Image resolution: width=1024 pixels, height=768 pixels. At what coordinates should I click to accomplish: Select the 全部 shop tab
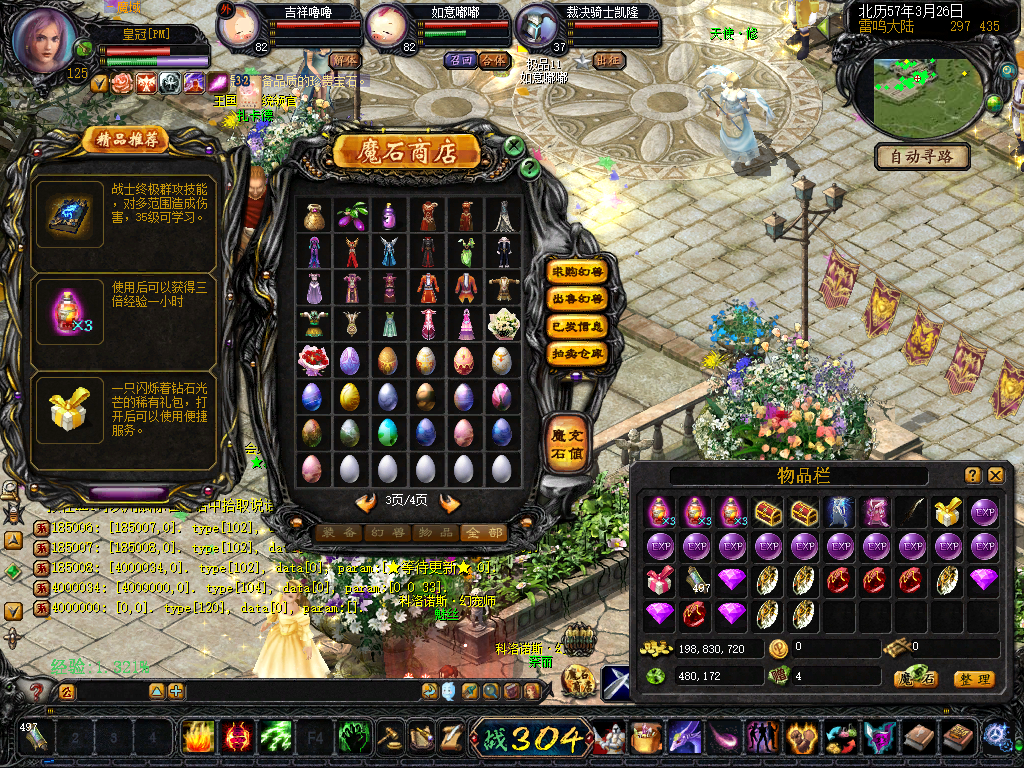point(483,533)
